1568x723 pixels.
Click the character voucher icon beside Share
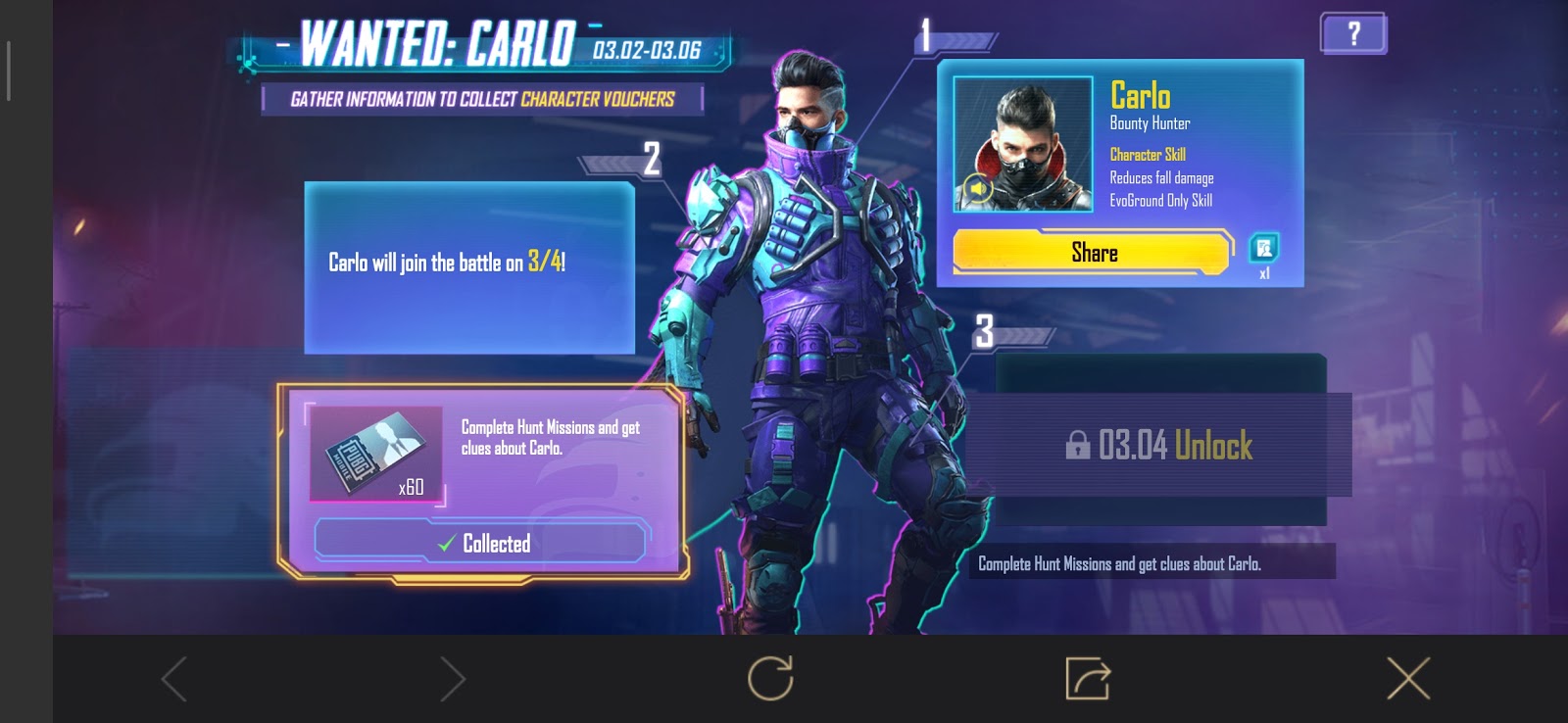1263,245
